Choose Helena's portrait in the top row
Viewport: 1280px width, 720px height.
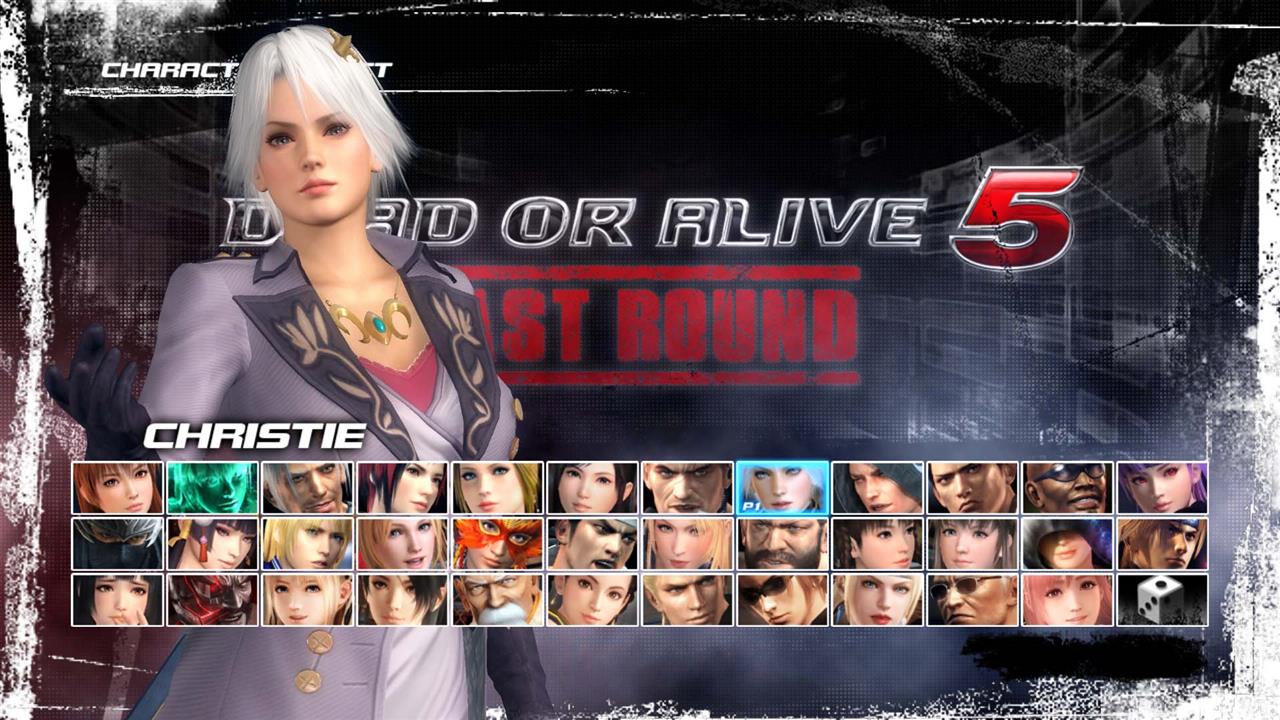496,490
